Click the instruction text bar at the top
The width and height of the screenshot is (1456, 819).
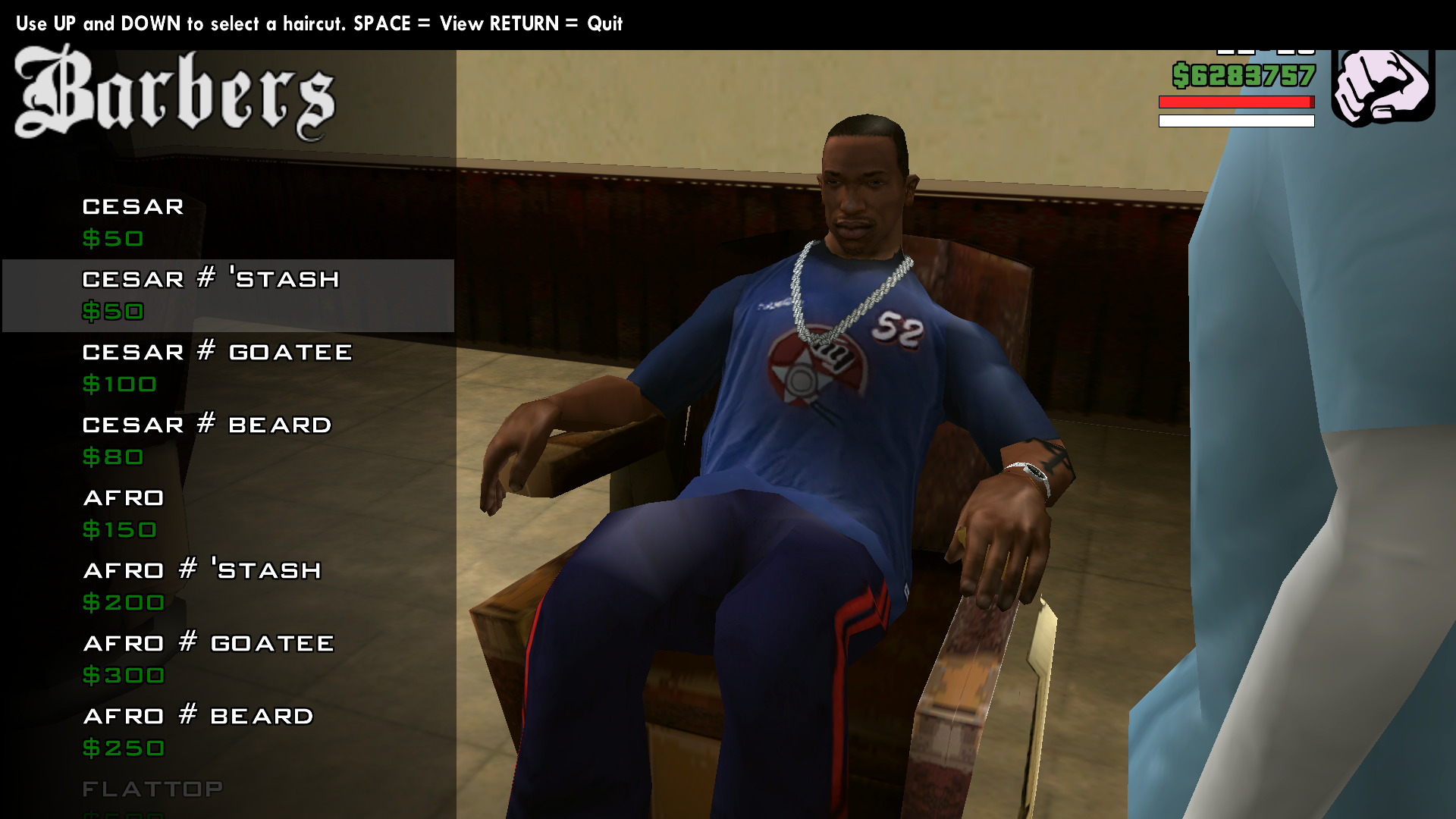[x=318, y=24]
